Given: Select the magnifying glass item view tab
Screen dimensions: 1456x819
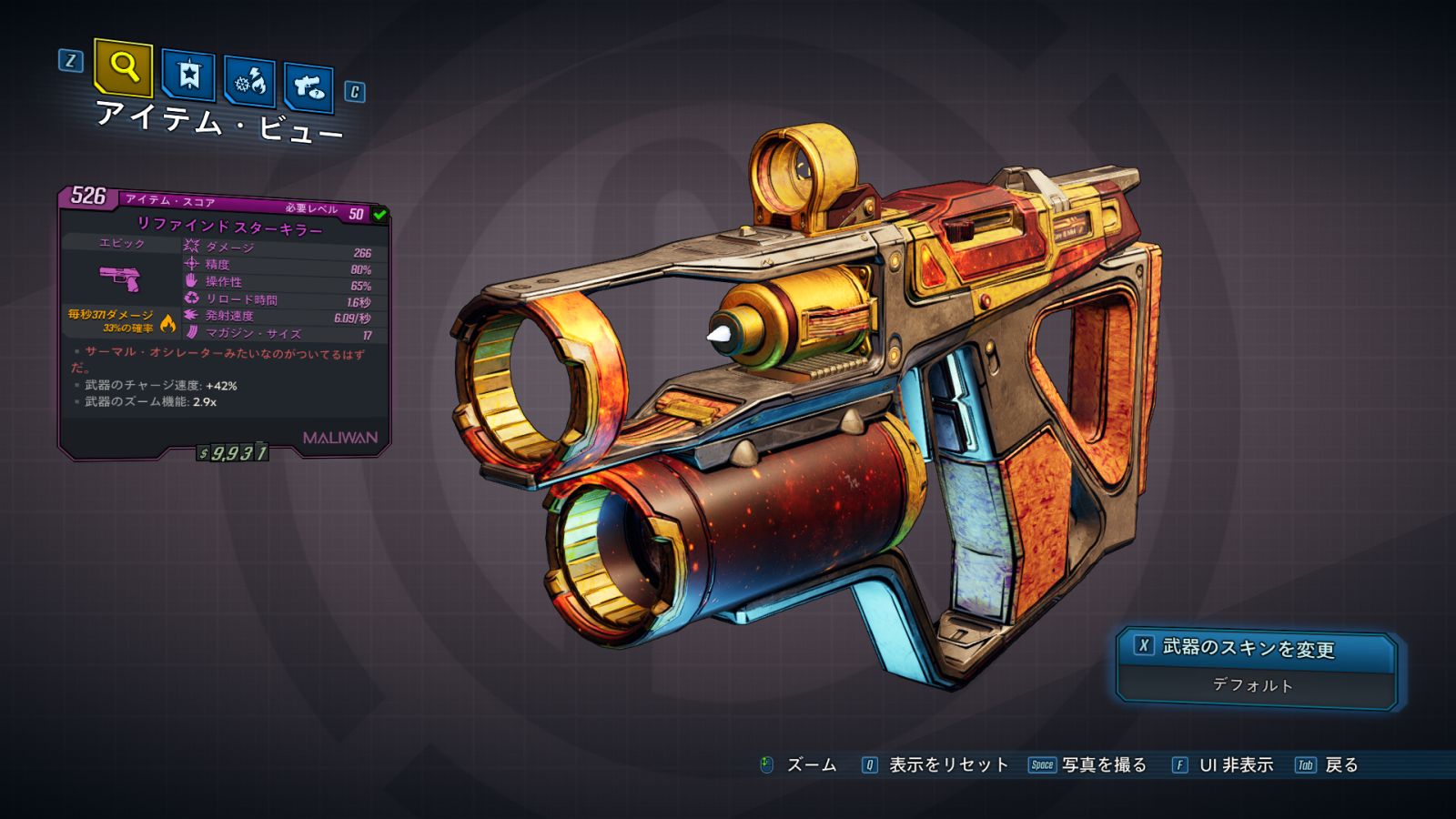Looking at the screenshot, I should tap(123, 67).
